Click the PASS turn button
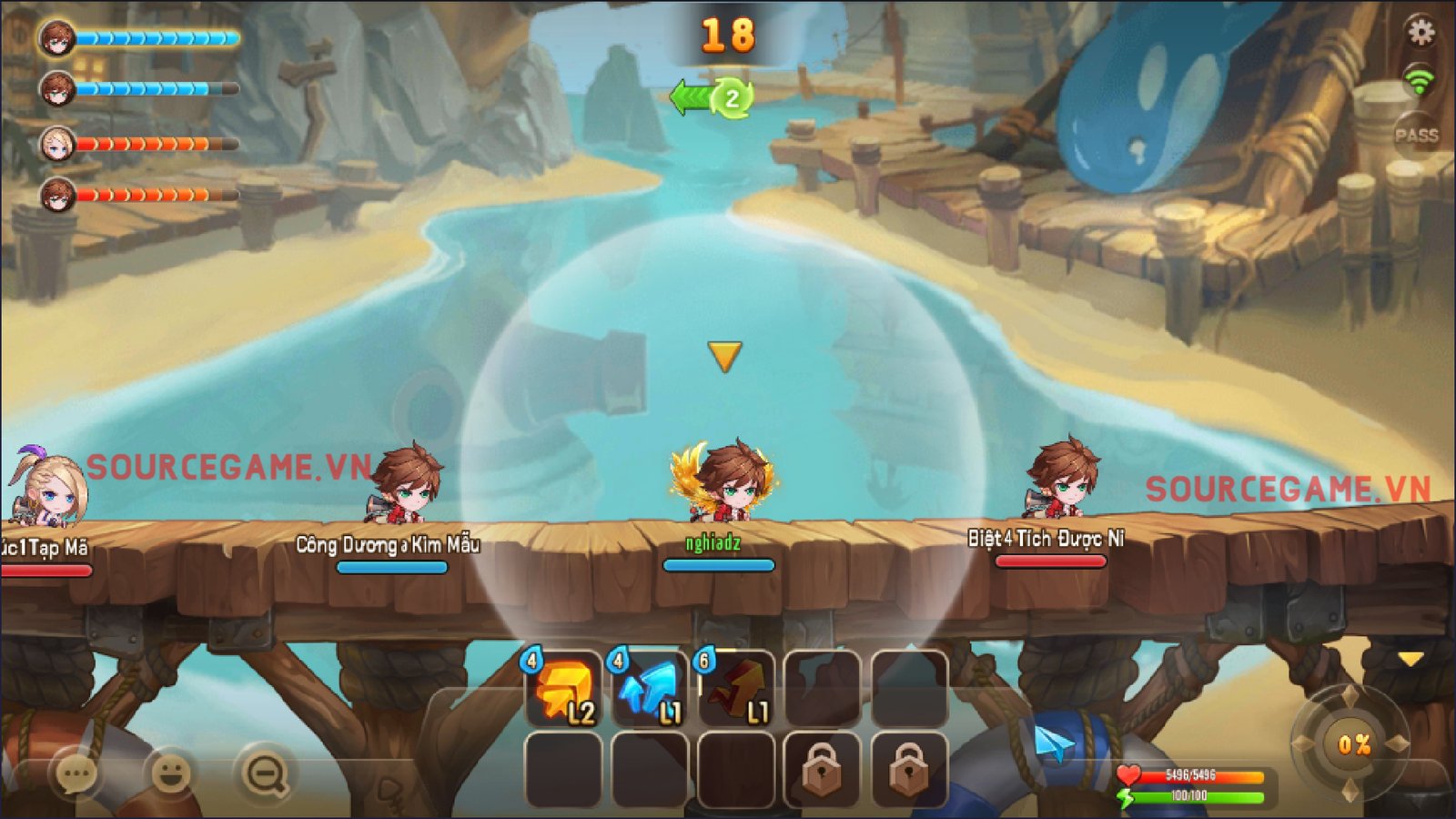This screenshot has height=819, width=1456. [1416, 136]
